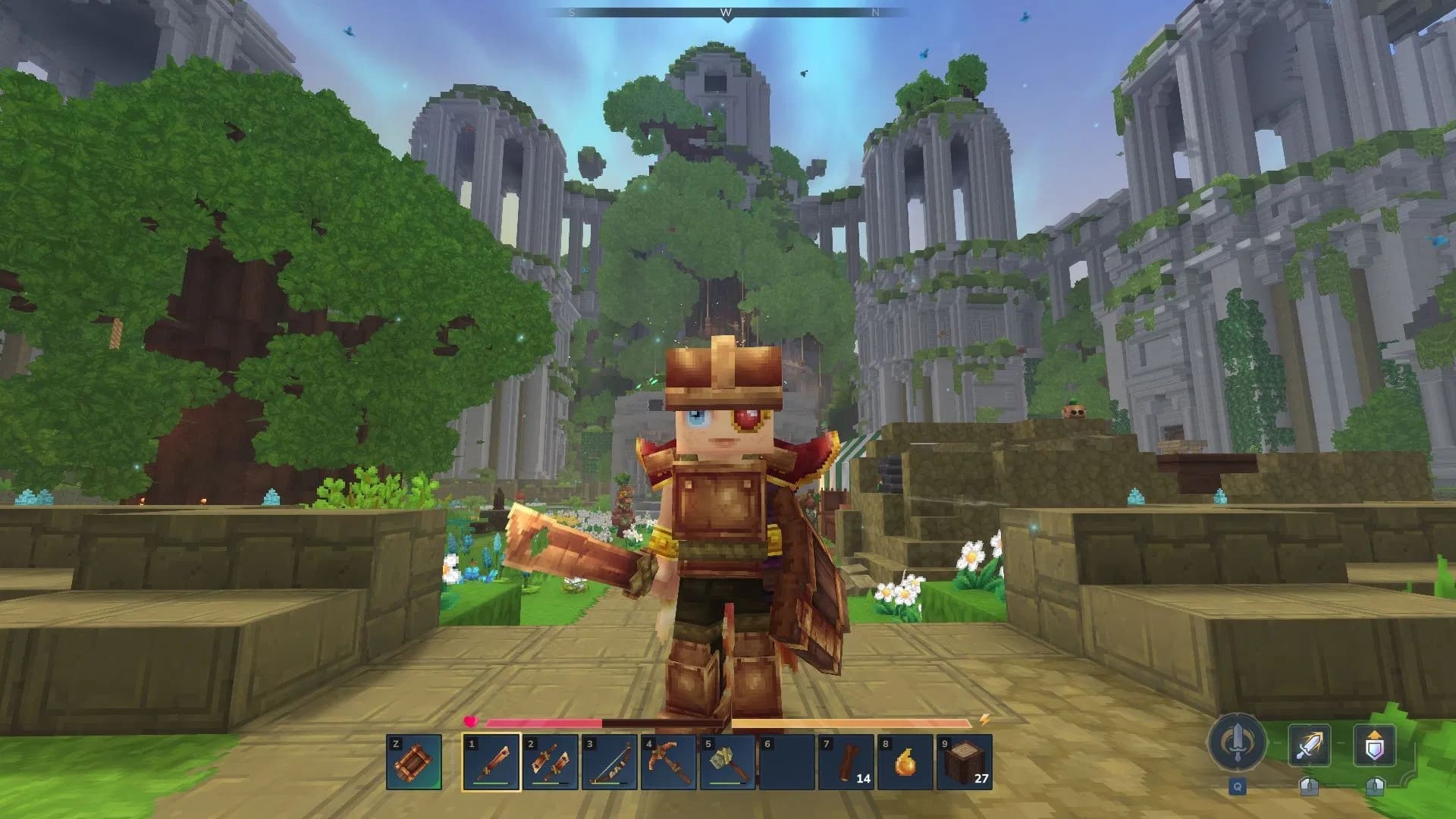This screenshot has height=819, width=1456.
Task: Choose the wood log blocks stack
Action: click(965, 762)
